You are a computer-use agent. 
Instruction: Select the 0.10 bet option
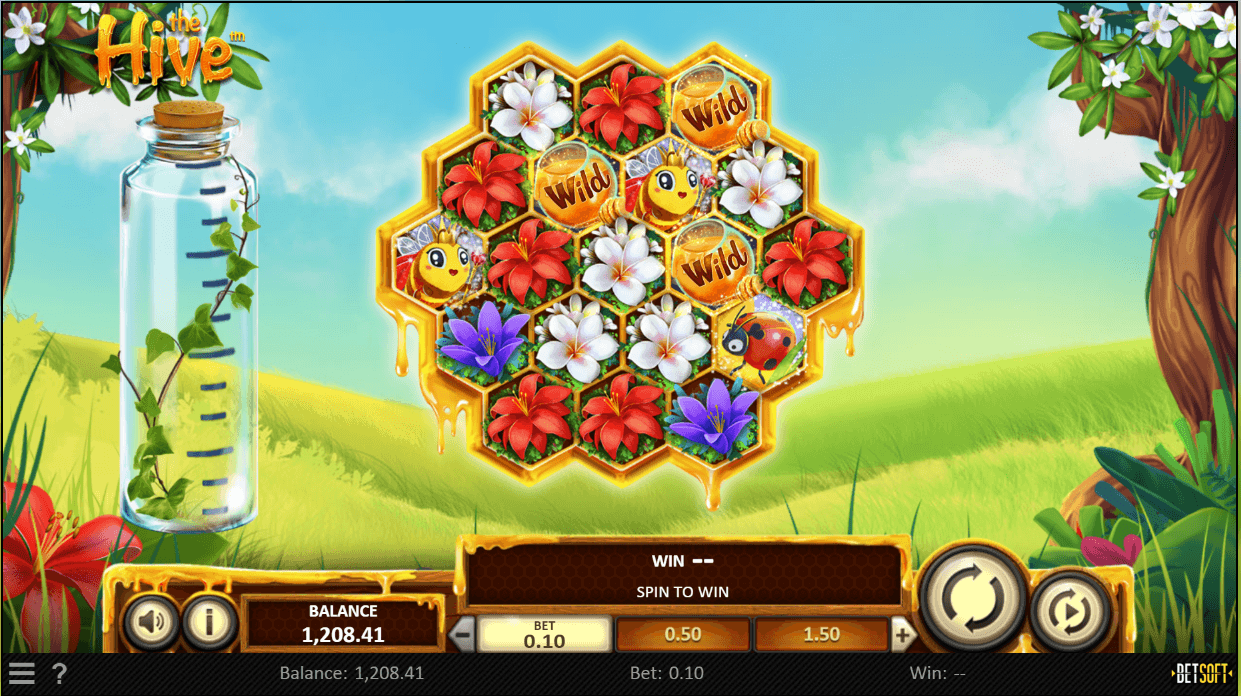click(x=544, y=634)
